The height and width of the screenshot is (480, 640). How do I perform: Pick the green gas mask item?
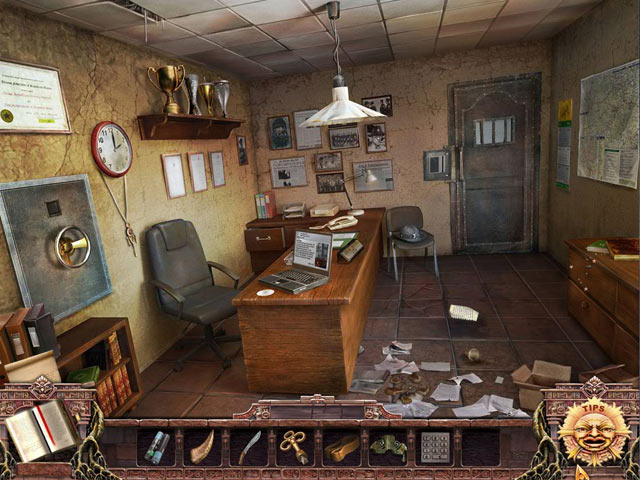(387, 447)
